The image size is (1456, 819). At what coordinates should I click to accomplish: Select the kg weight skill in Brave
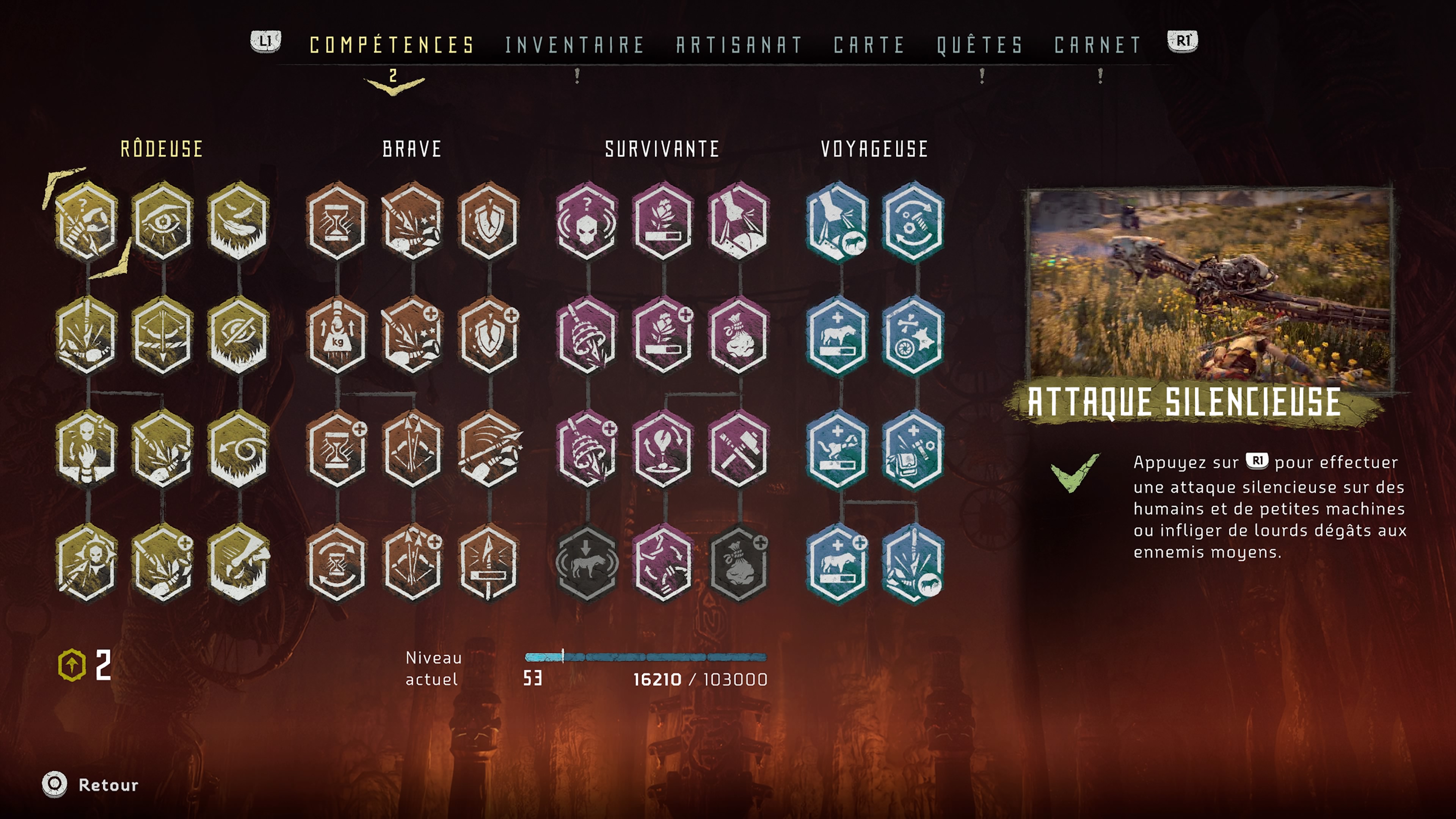coord(337,336)
